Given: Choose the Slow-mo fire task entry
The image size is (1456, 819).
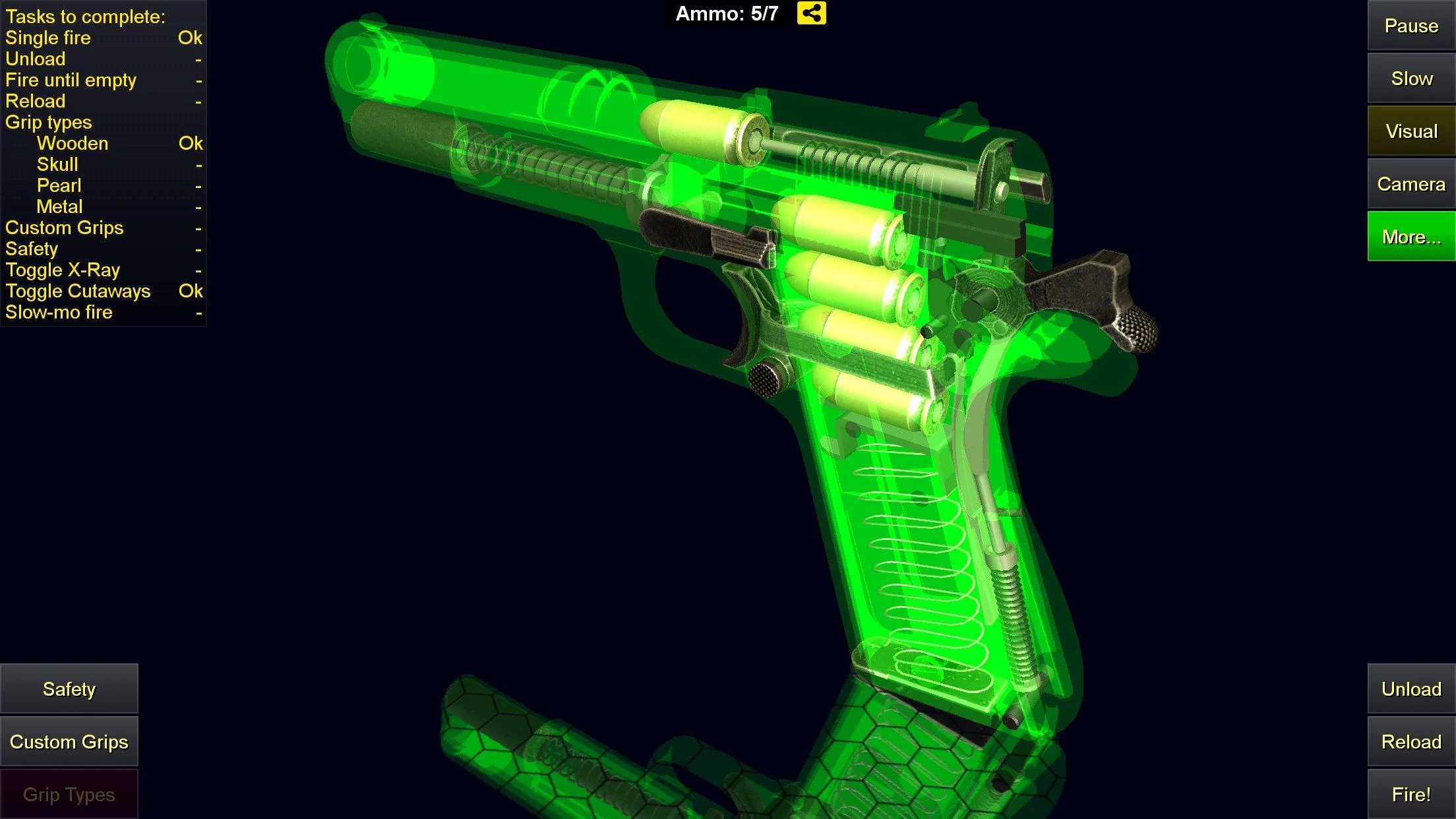Looking at the screenshot, I should pyautogui.click(x=59, y=312).
